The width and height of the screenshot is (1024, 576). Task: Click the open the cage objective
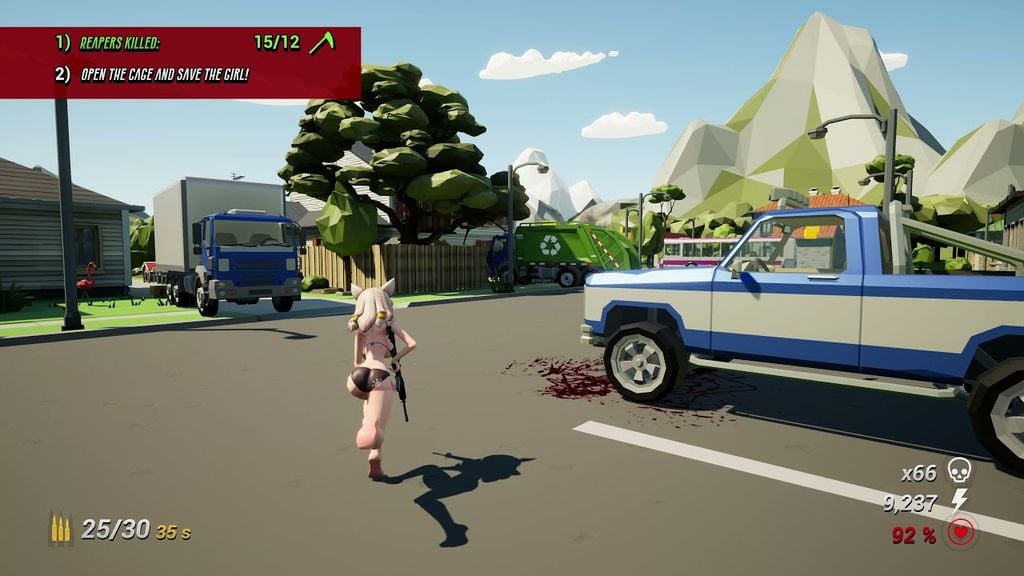[x=165, y=73]
